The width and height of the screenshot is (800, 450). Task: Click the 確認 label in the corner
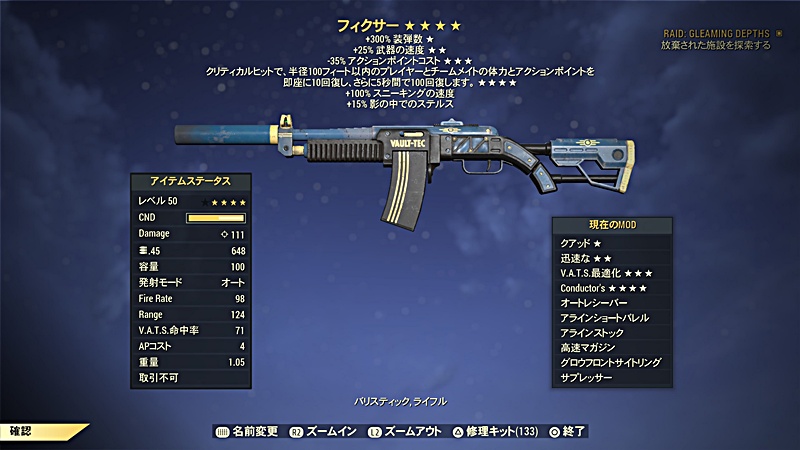22,432
